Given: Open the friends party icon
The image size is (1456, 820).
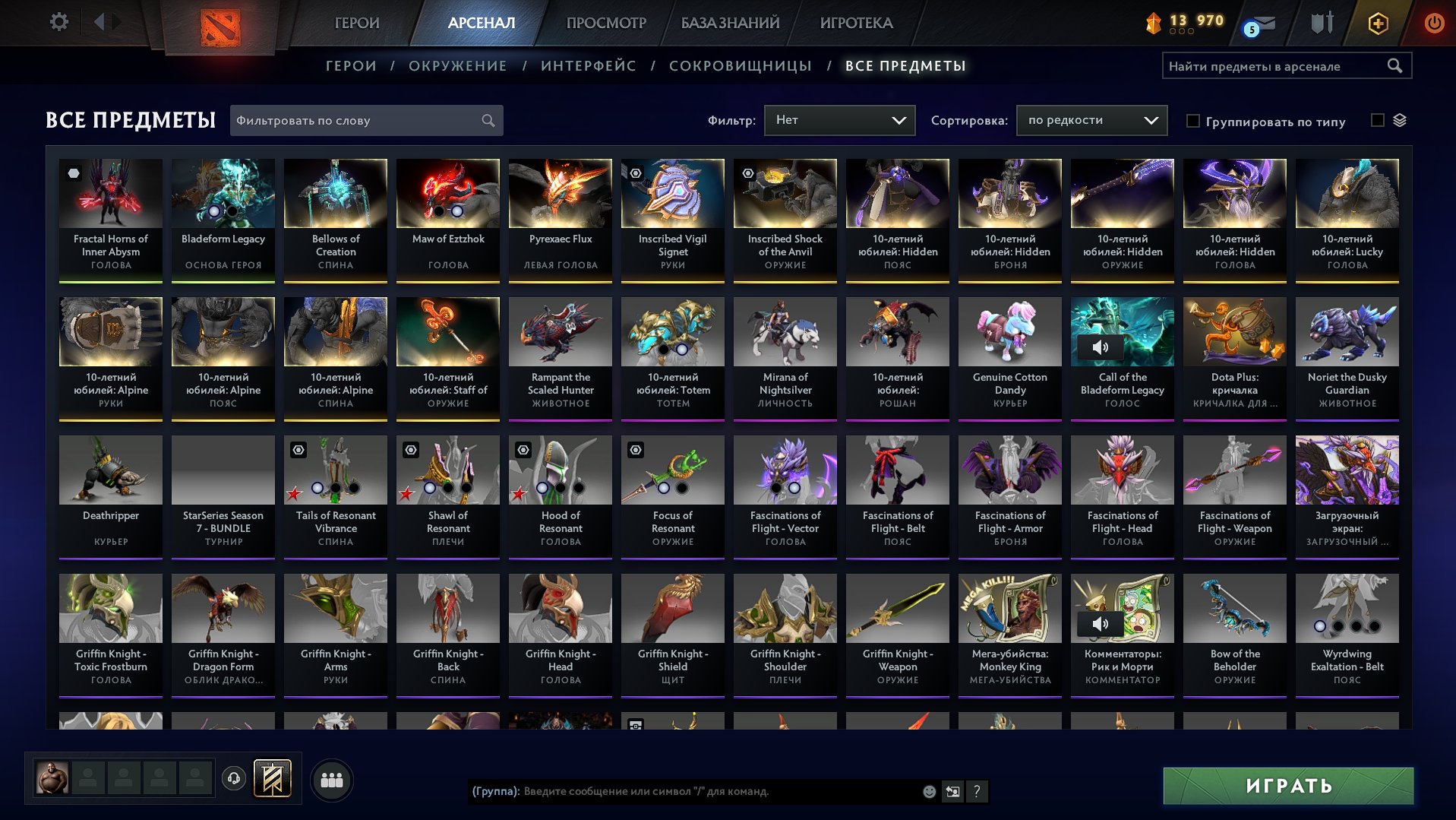Looking at the screenshot, I should [x=330, y=778].
